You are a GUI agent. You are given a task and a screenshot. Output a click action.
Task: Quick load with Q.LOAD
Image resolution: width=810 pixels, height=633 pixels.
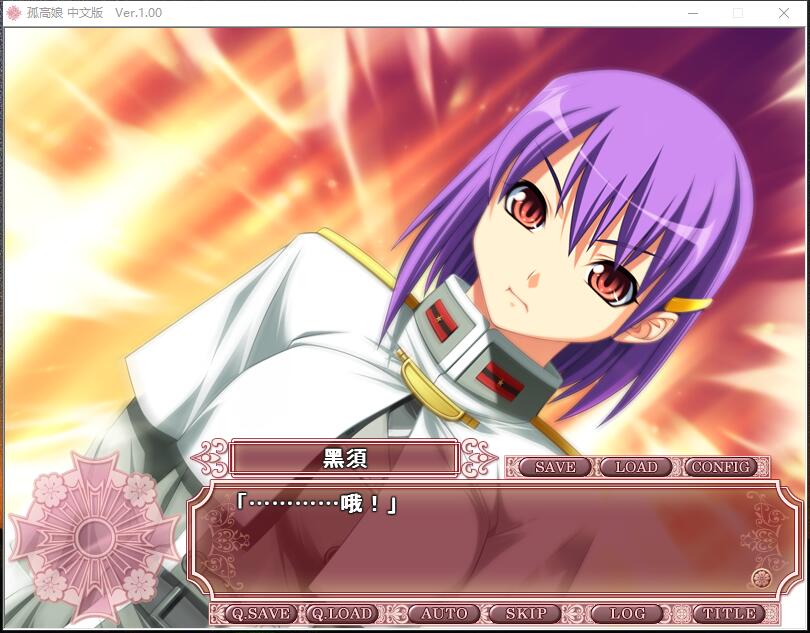tap(340, 613)
